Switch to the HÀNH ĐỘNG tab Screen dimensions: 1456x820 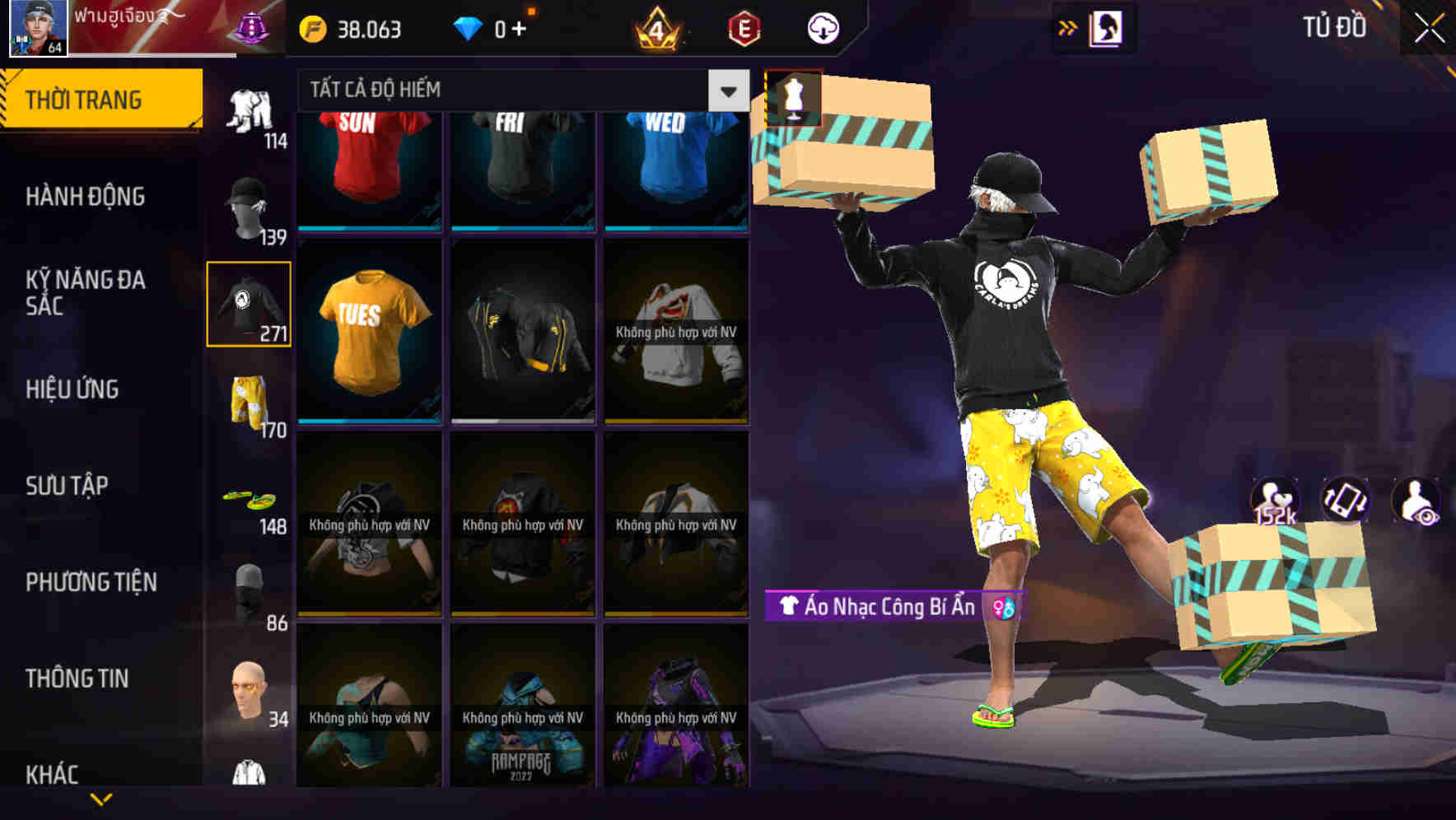[86, 196]
